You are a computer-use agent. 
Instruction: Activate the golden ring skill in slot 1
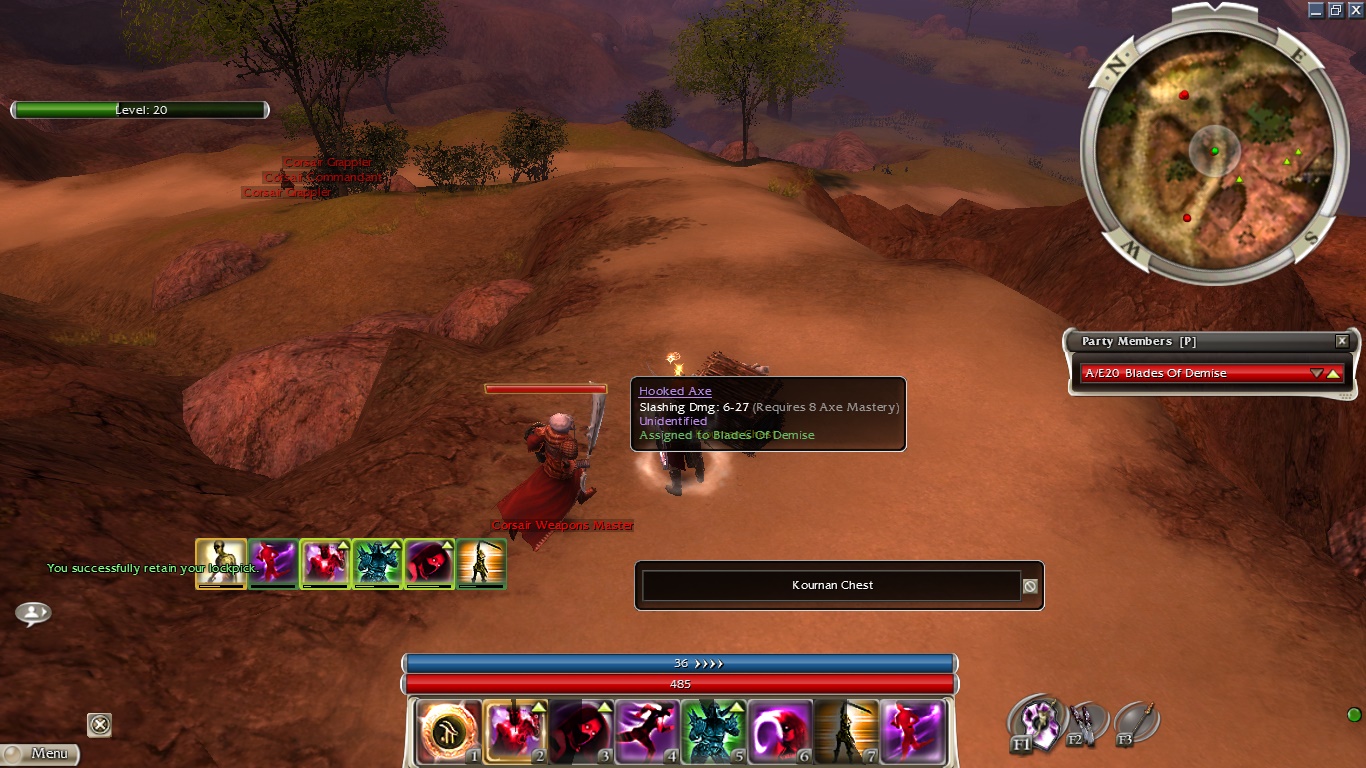click(x=449, y=731)
